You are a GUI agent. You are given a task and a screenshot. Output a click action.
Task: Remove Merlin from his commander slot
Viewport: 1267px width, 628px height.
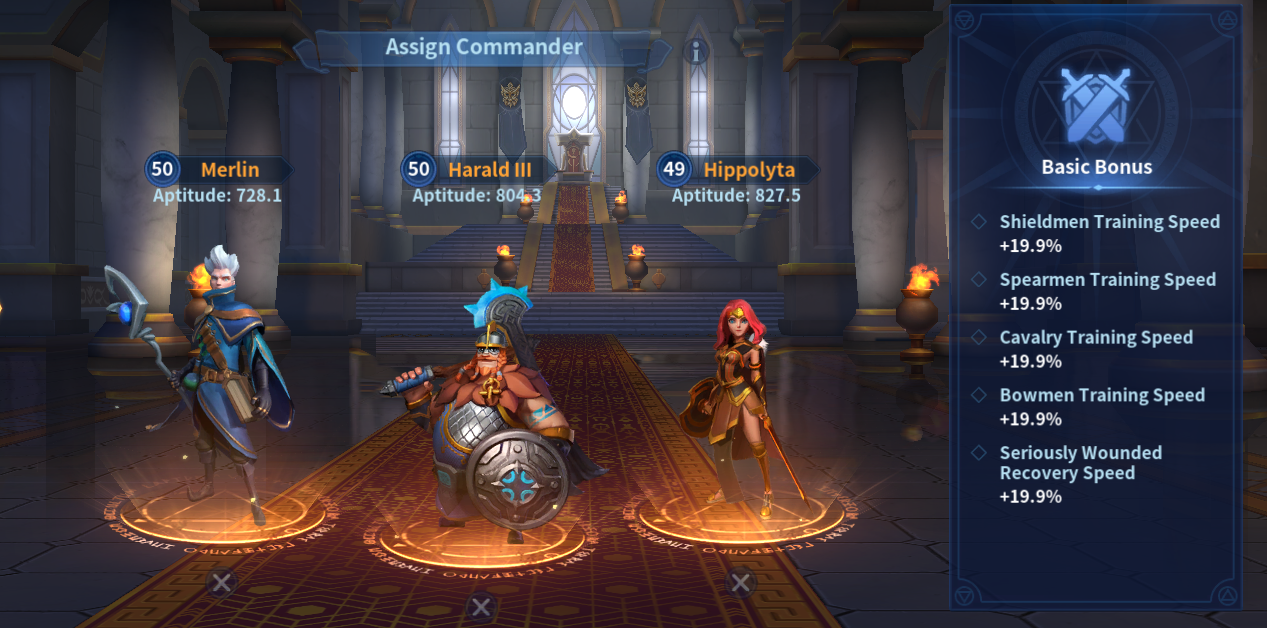(x=222, y=580)
